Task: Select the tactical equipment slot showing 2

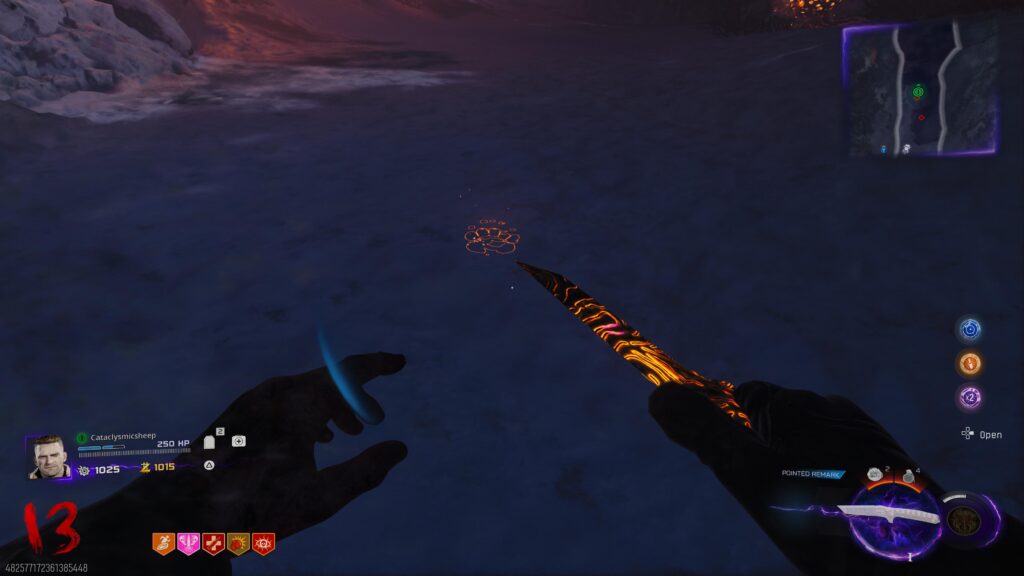Action: [875, 475]
